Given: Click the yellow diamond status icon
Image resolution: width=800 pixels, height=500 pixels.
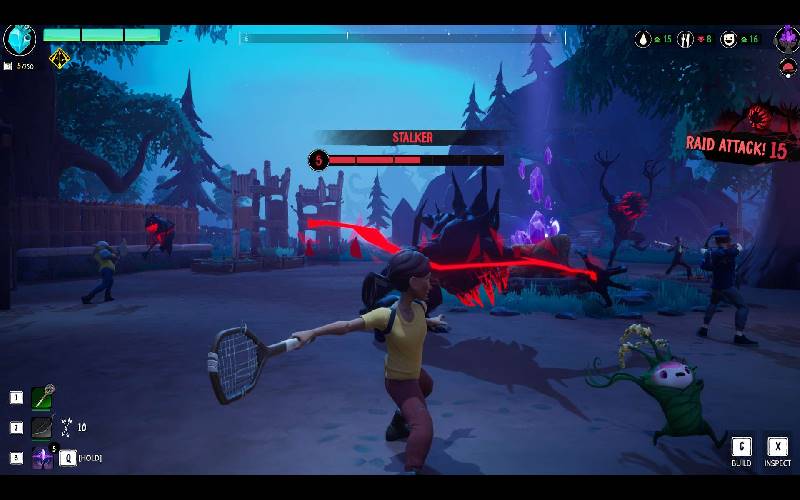Looking at the screenshot, I should coord(60,59).
